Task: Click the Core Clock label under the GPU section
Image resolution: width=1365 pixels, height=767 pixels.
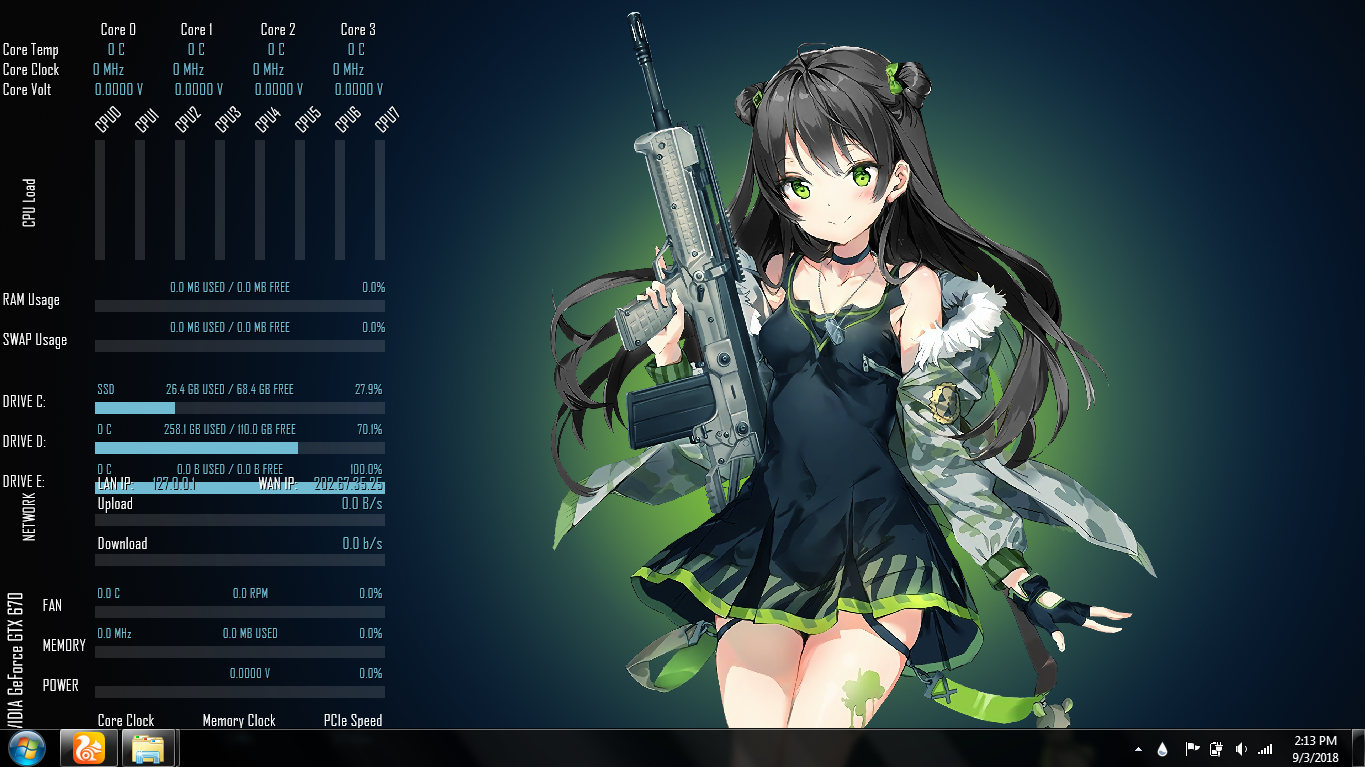Action: (x=124, y=720)
